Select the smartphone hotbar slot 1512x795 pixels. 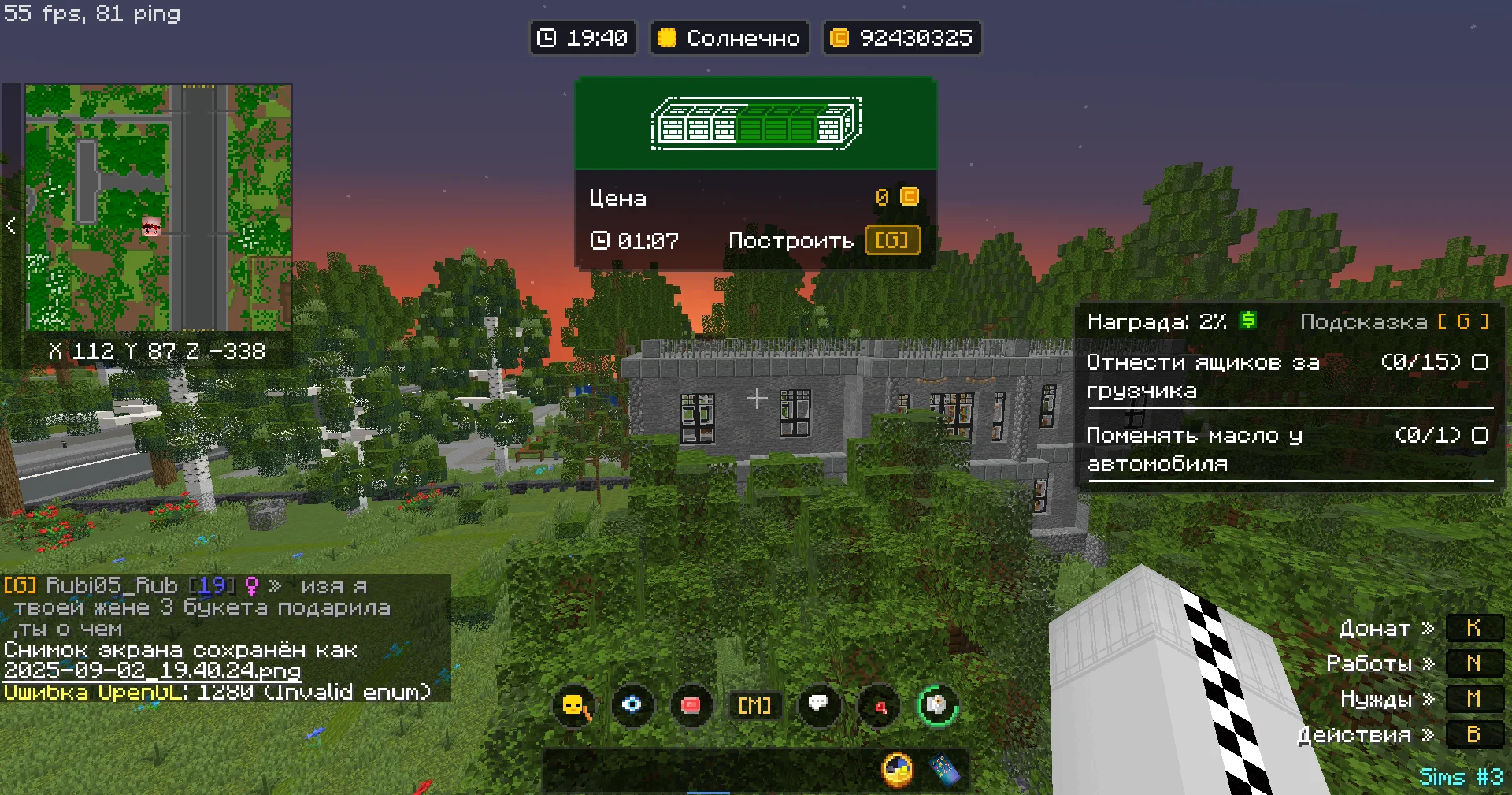click(944, 771)
